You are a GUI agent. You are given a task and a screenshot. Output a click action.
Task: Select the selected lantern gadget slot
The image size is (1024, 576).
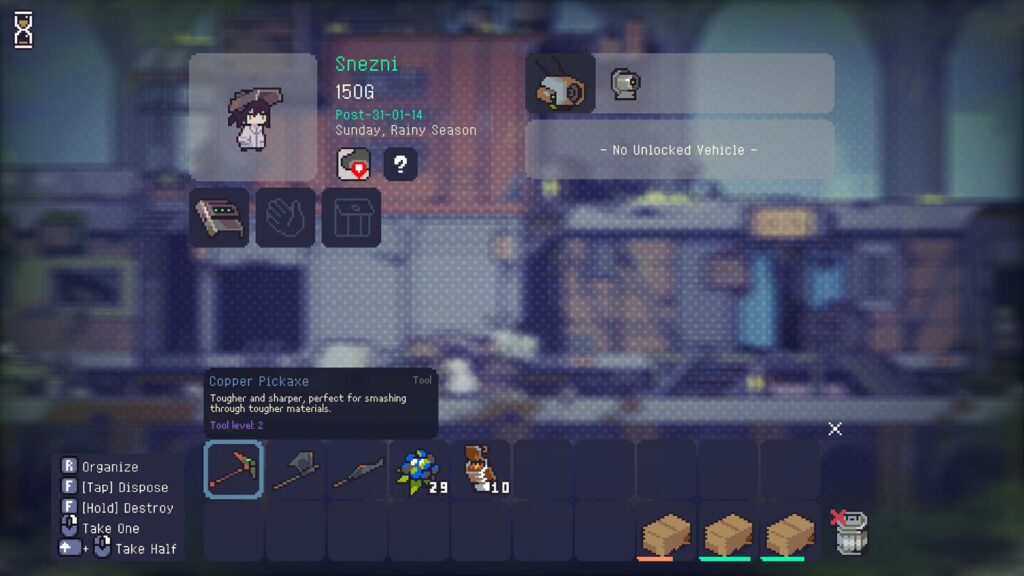(x=560, y=83)
